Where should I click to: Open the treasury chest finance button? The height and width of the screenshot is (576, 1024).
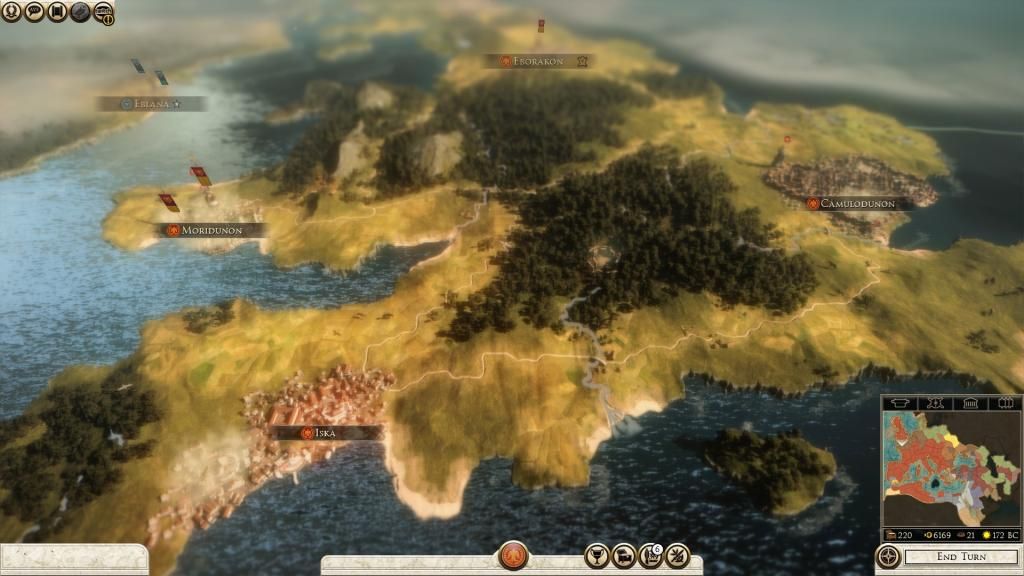(624, 556)
